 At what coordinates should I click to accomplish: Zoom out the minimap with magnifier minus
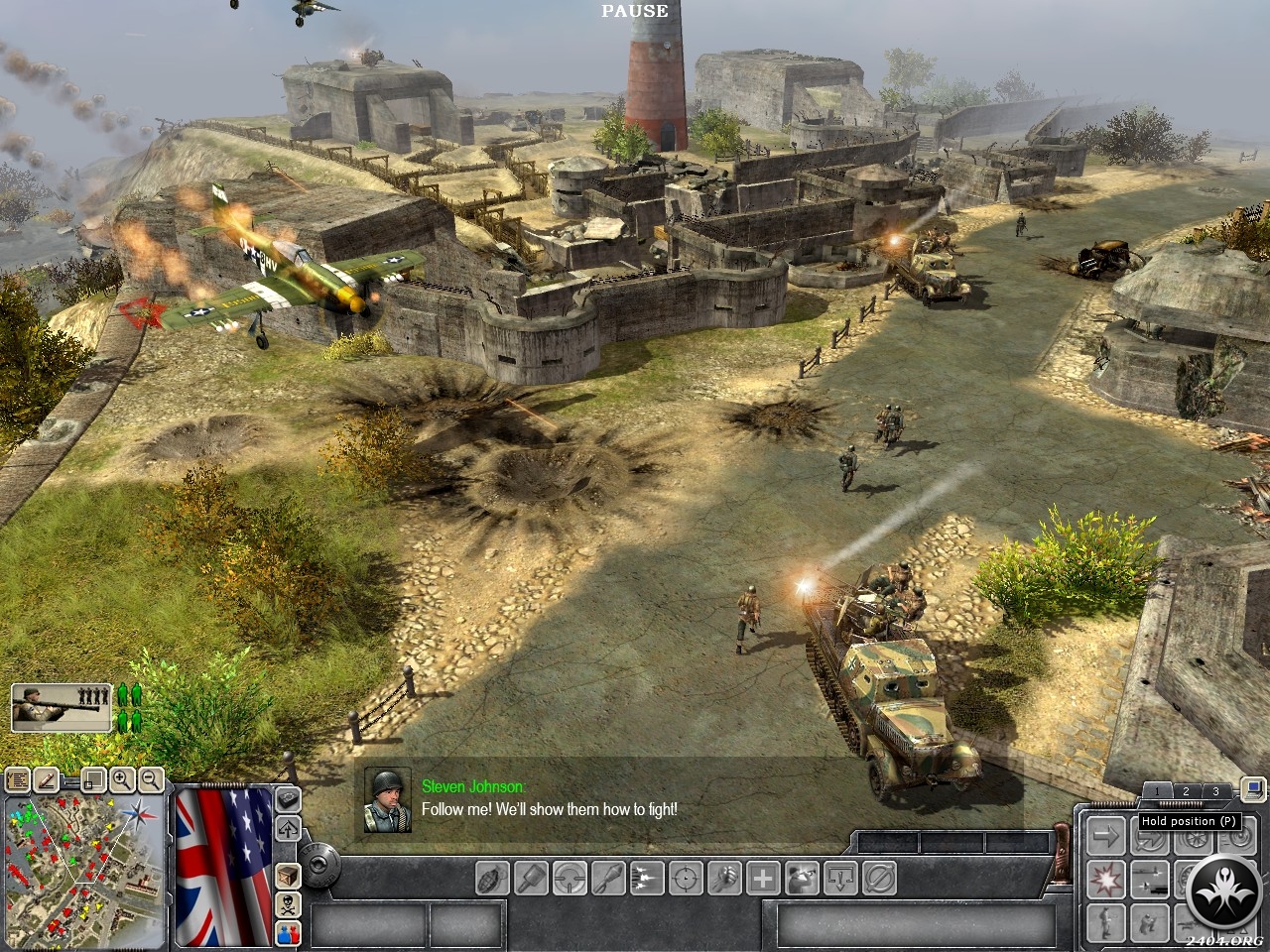coord(150,780)
